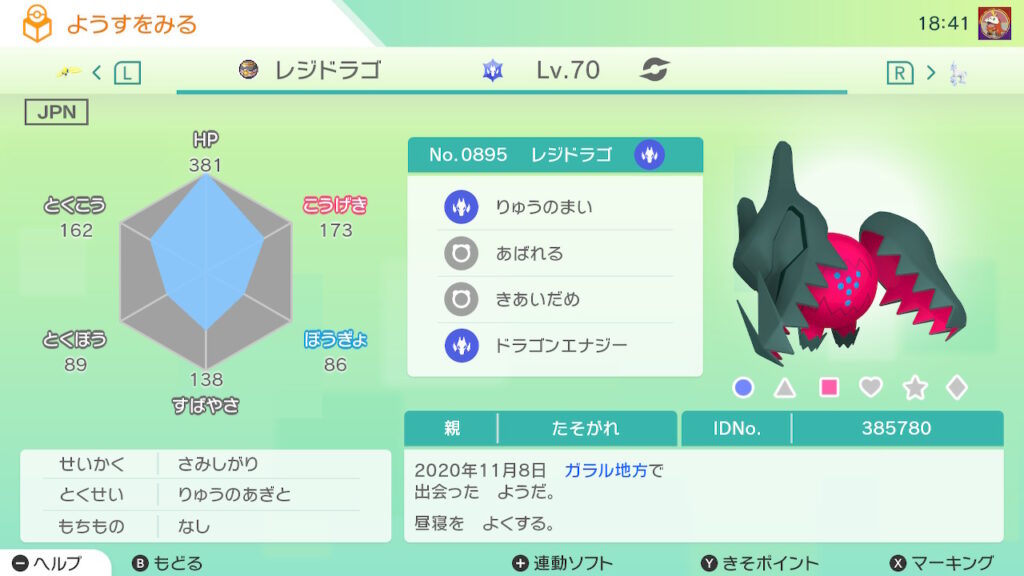Choose the きあいだめ move row
This screenshot has height=576, width=1024.
pyautogui.click(x=555, y=299)
